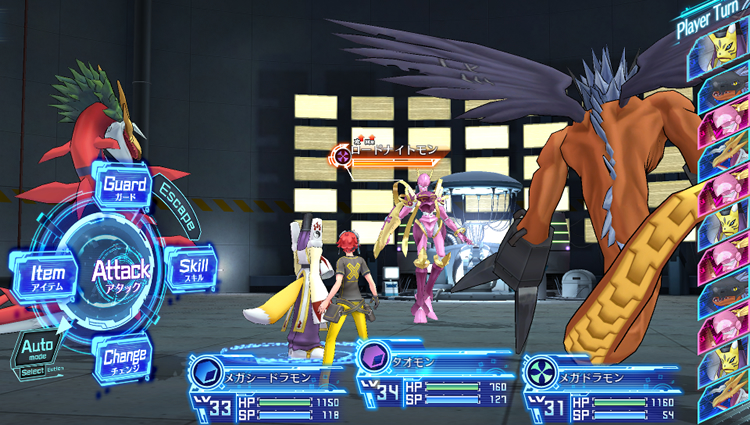Select the メガドラモン party status panel
The height and width of the screenshot is (425, 750).
(x=600, y=387)
